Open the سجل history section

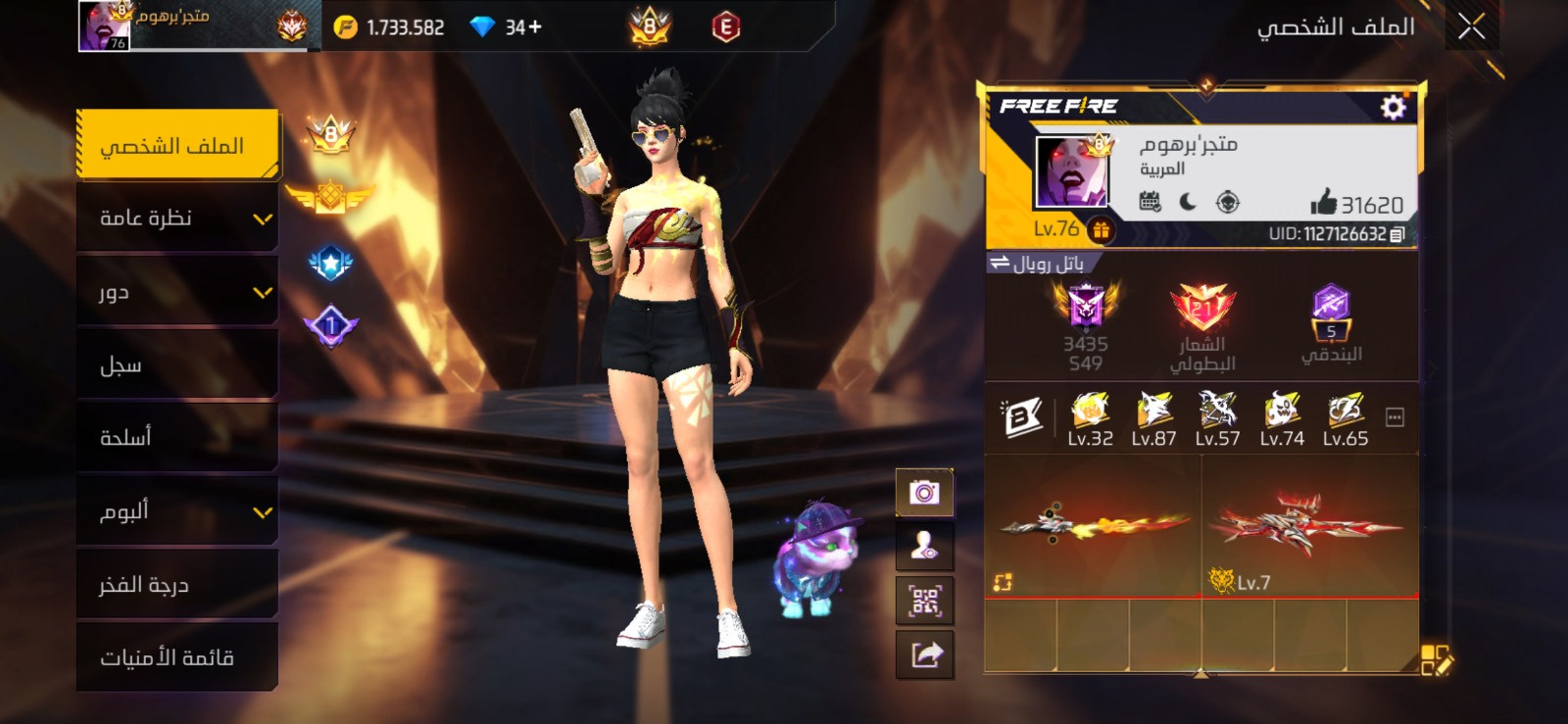pos(177,365)
